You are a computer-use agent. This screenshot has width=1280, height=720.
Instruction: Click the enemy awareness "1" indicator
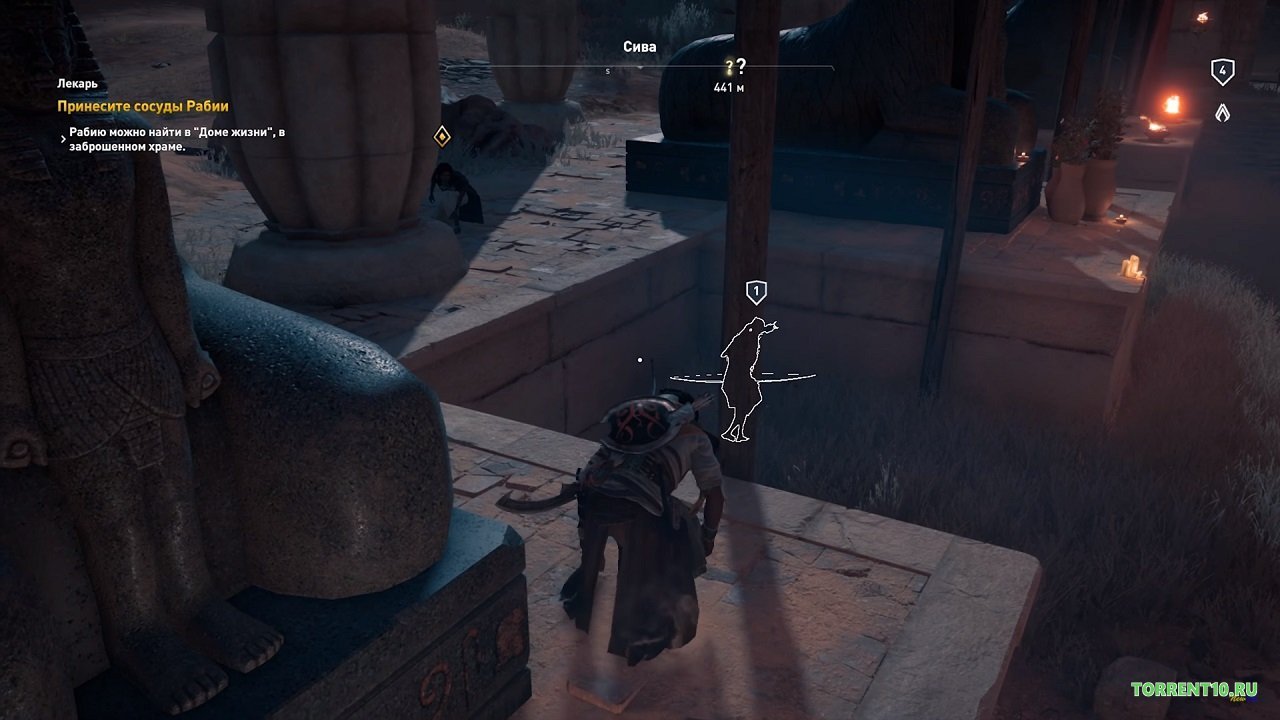(757, 291)
